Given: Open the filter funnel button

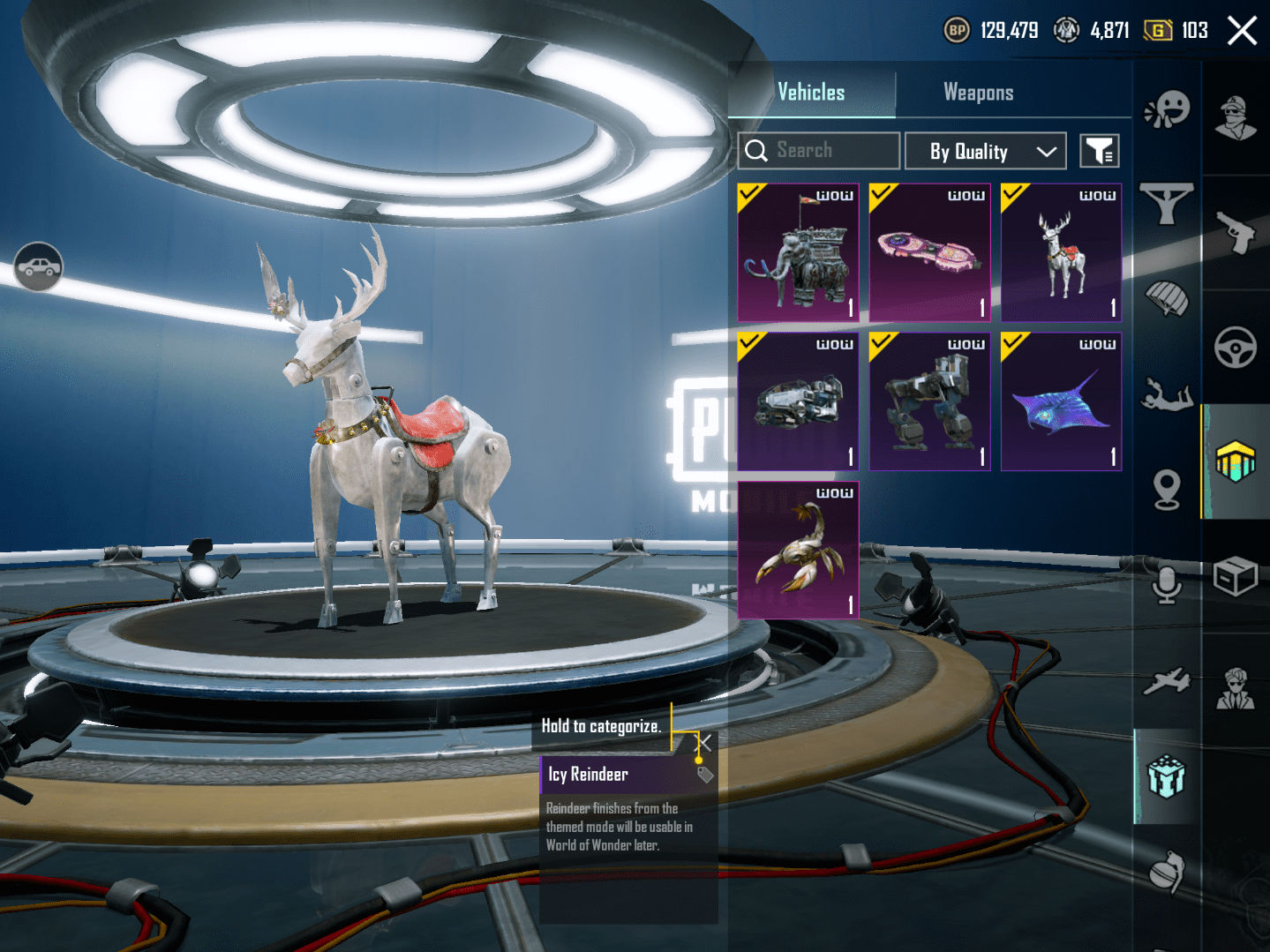Looking at the screenshot, I should click(x=1100, y=151).
